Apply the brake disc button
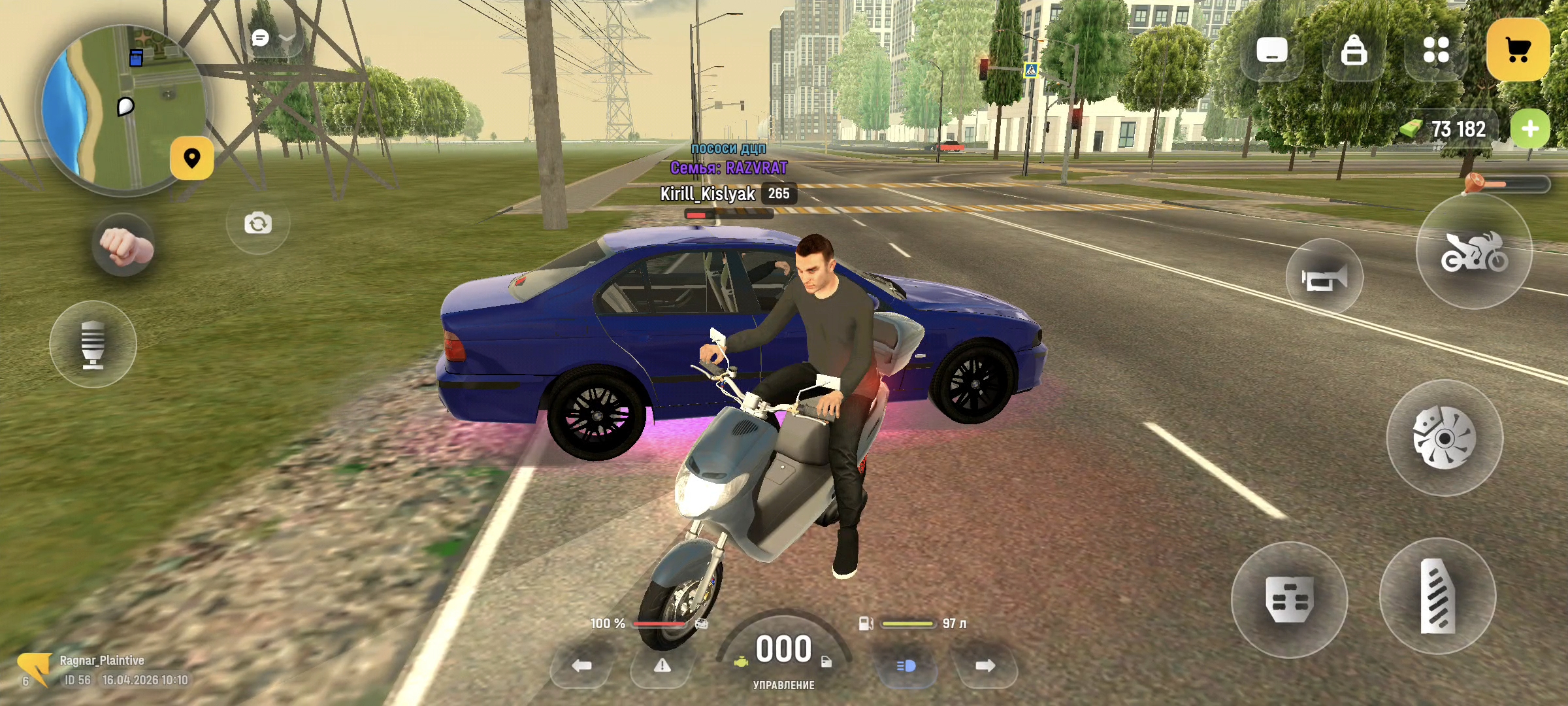This screenshot has width=1568, height=706. pos(1445,437)
